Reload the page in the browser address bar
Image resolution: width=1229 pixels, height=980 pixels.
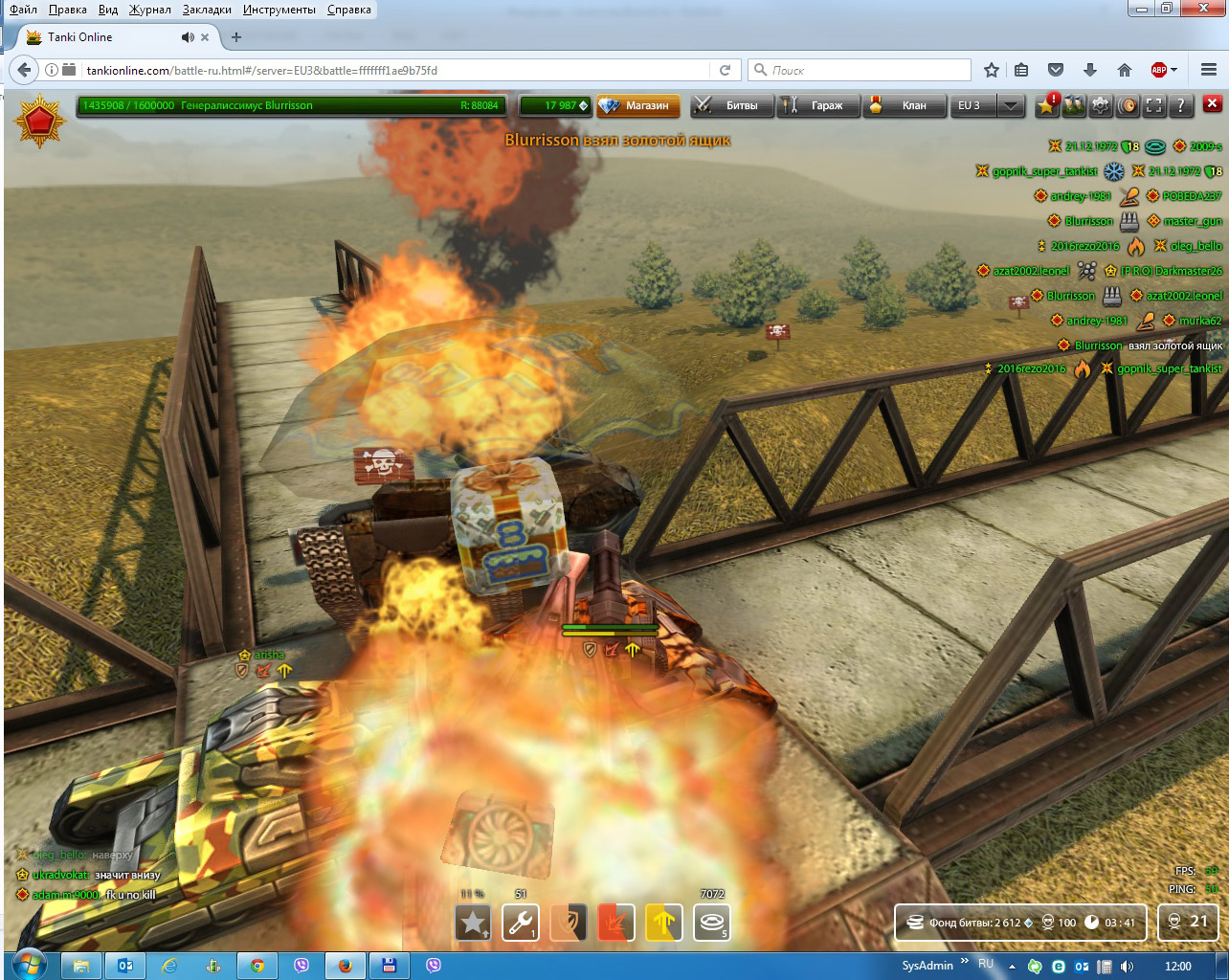pyautogui.click(x=725, y=70)
